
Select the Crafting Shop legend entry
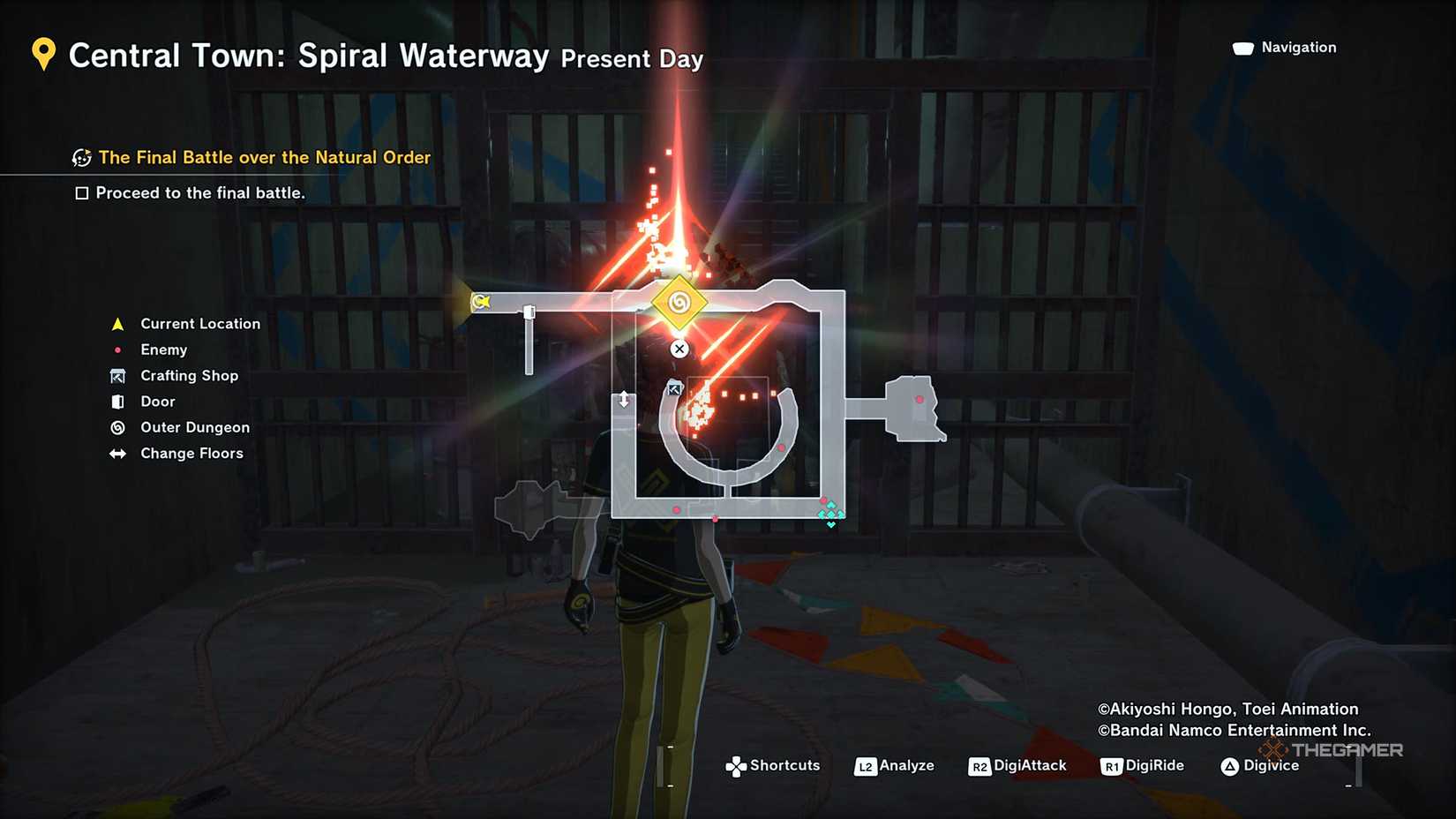point(189,375)
